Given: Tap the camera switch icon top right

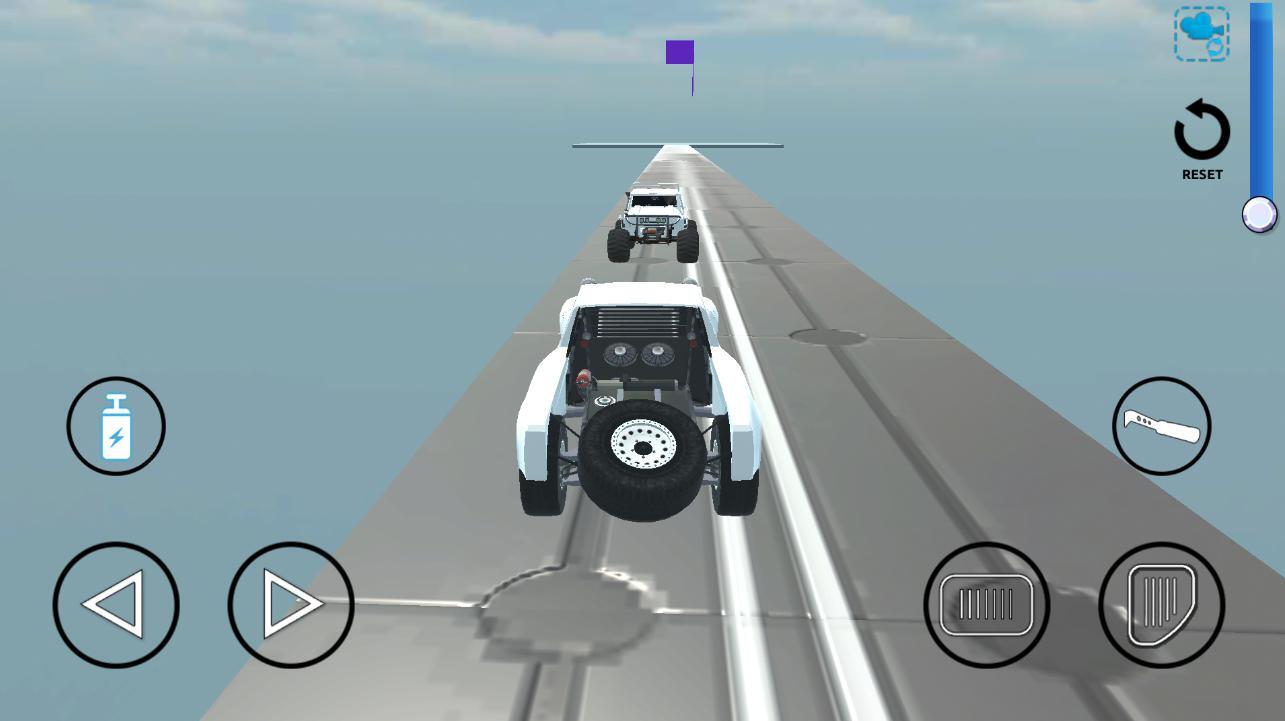Looking at the screenshot, I should [x=1201, y=33].
